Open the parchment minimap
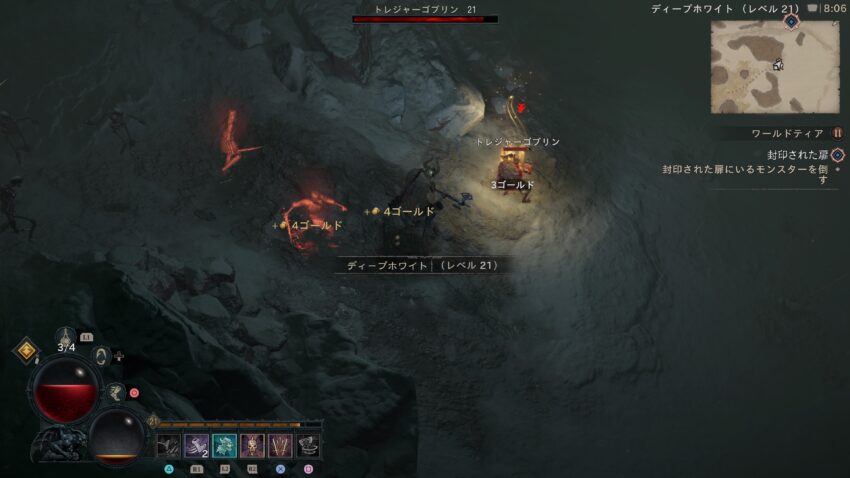 tap(775, 67)
